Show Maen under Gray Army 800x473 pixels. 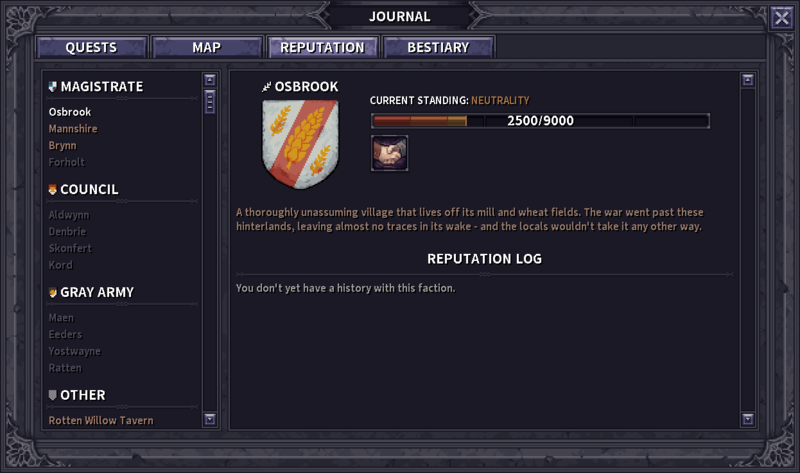tap(61, 318)
